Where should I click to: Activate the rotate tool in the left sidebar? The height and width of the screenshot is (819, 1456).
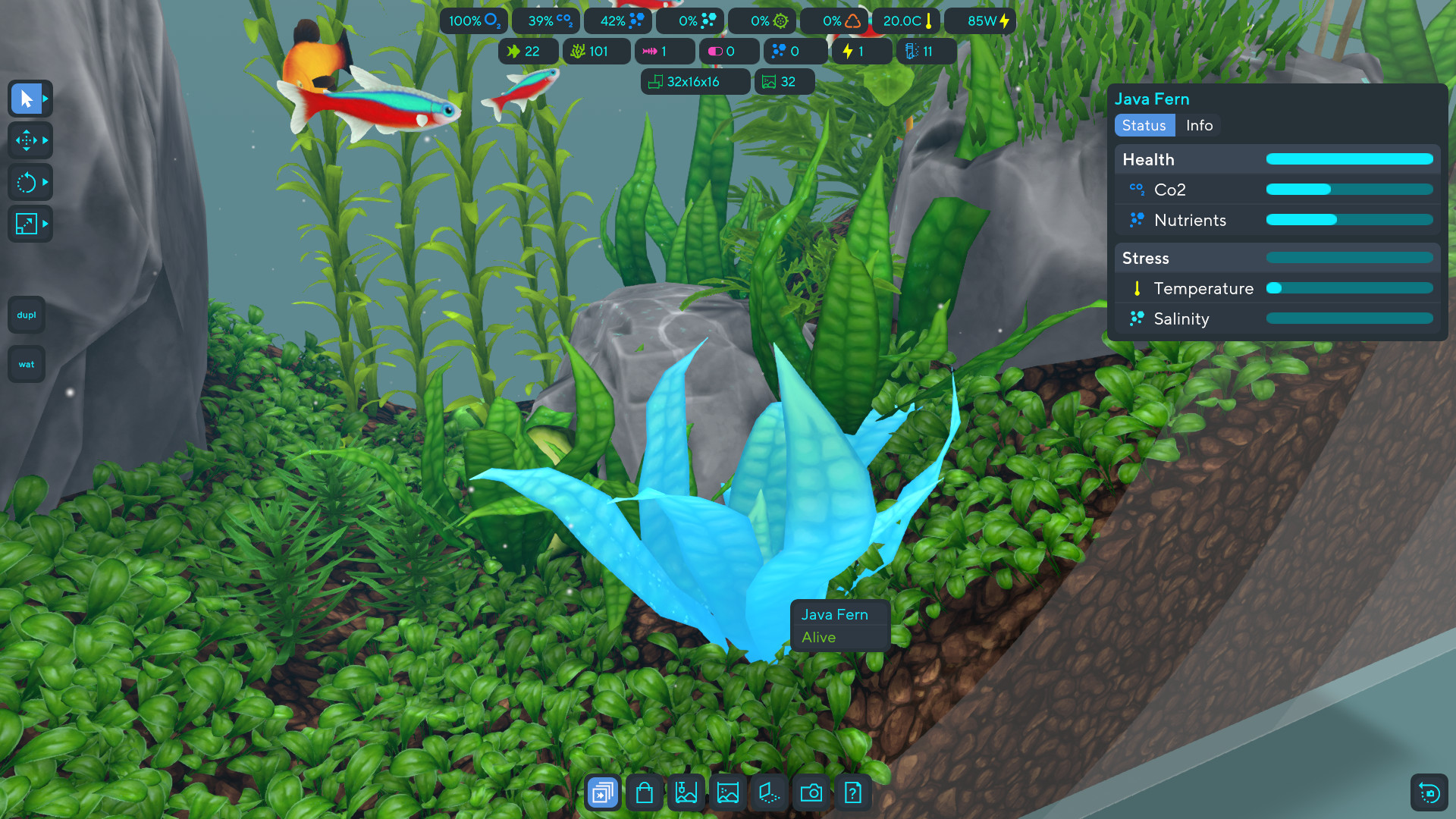(27, 182)
